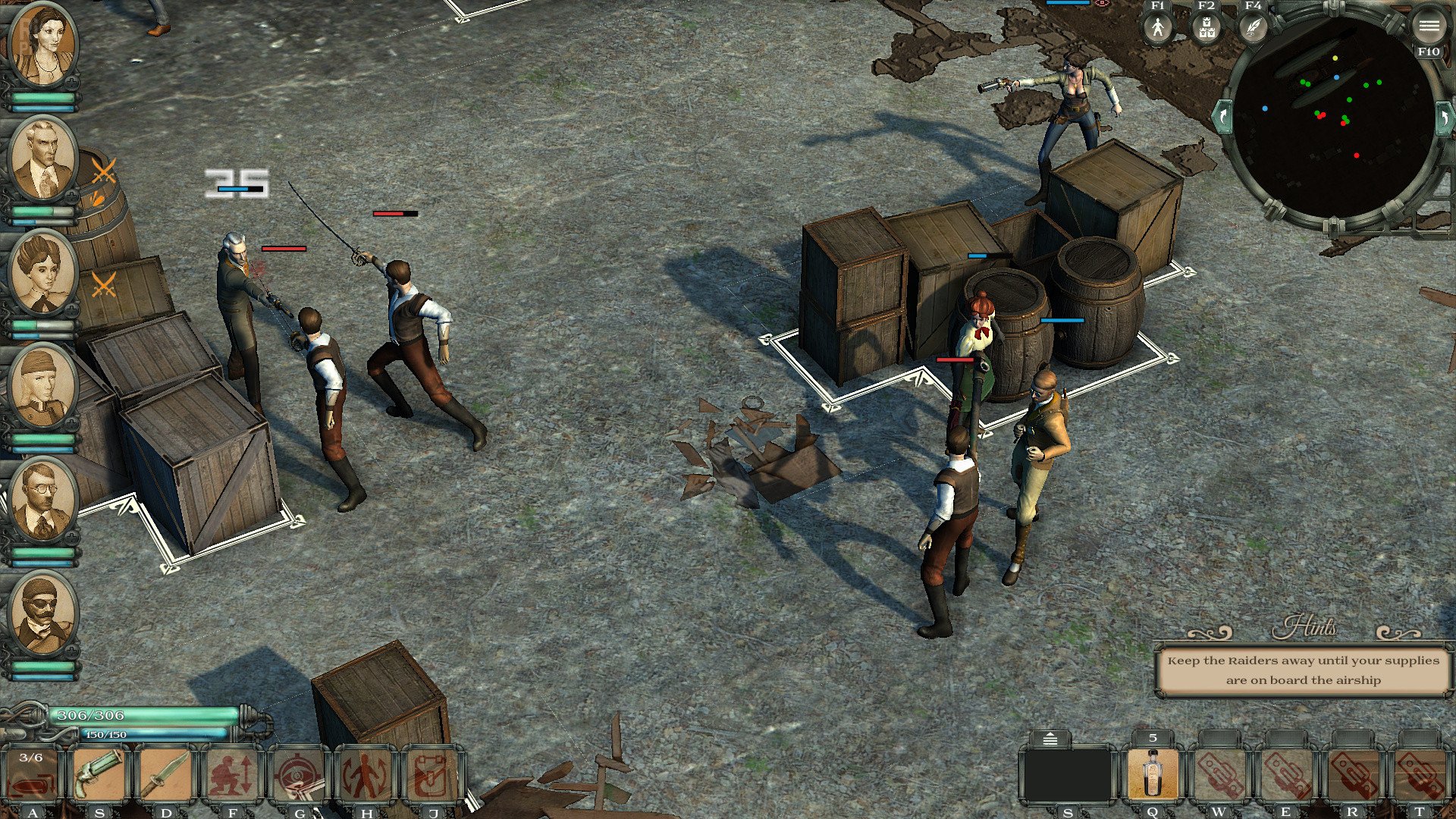Equip the revolver weapon slot
This screenshot has width=1456, height=819.
pyautogui.click(x=99, y=775)
